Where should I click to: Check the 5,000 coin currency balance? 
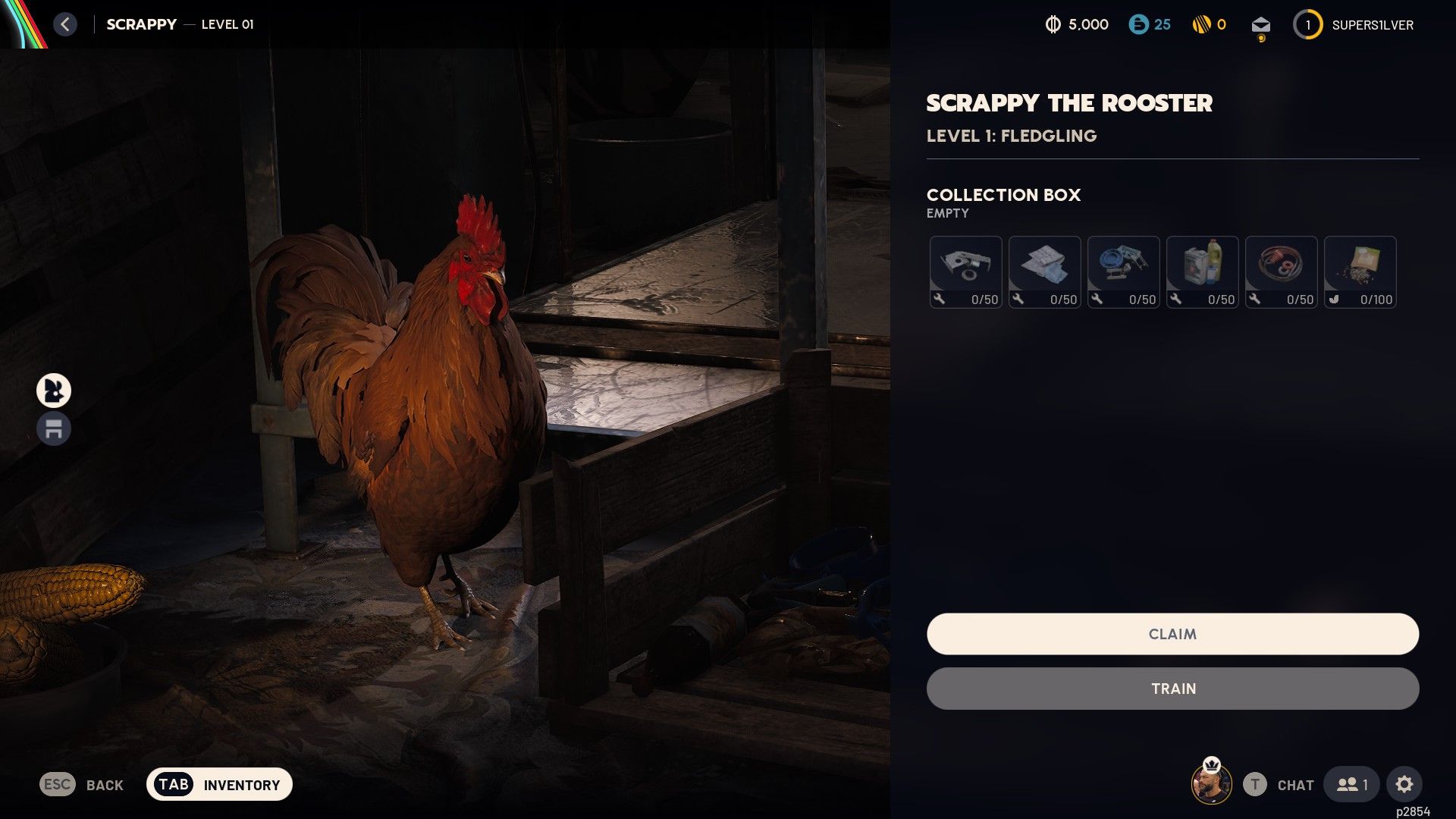(1077, 25)
